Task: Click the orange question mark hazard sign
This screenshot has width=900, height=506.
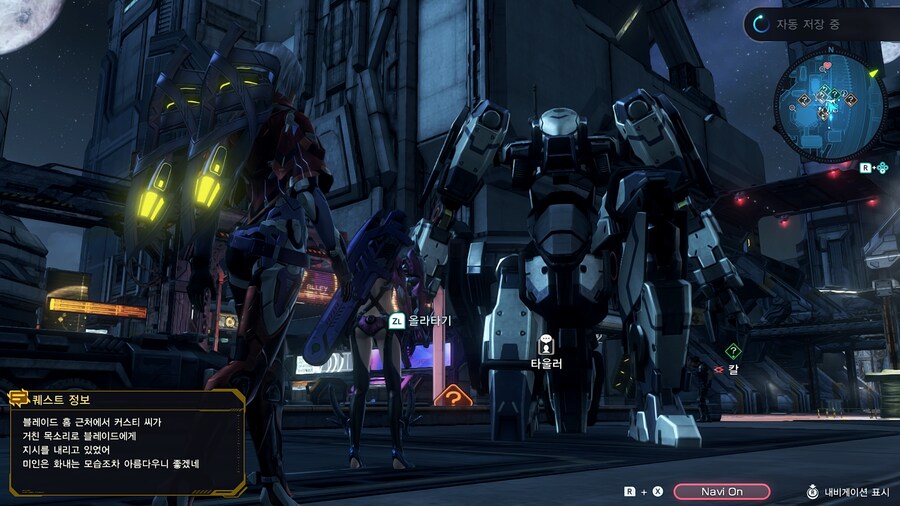Action: (453, 396)
